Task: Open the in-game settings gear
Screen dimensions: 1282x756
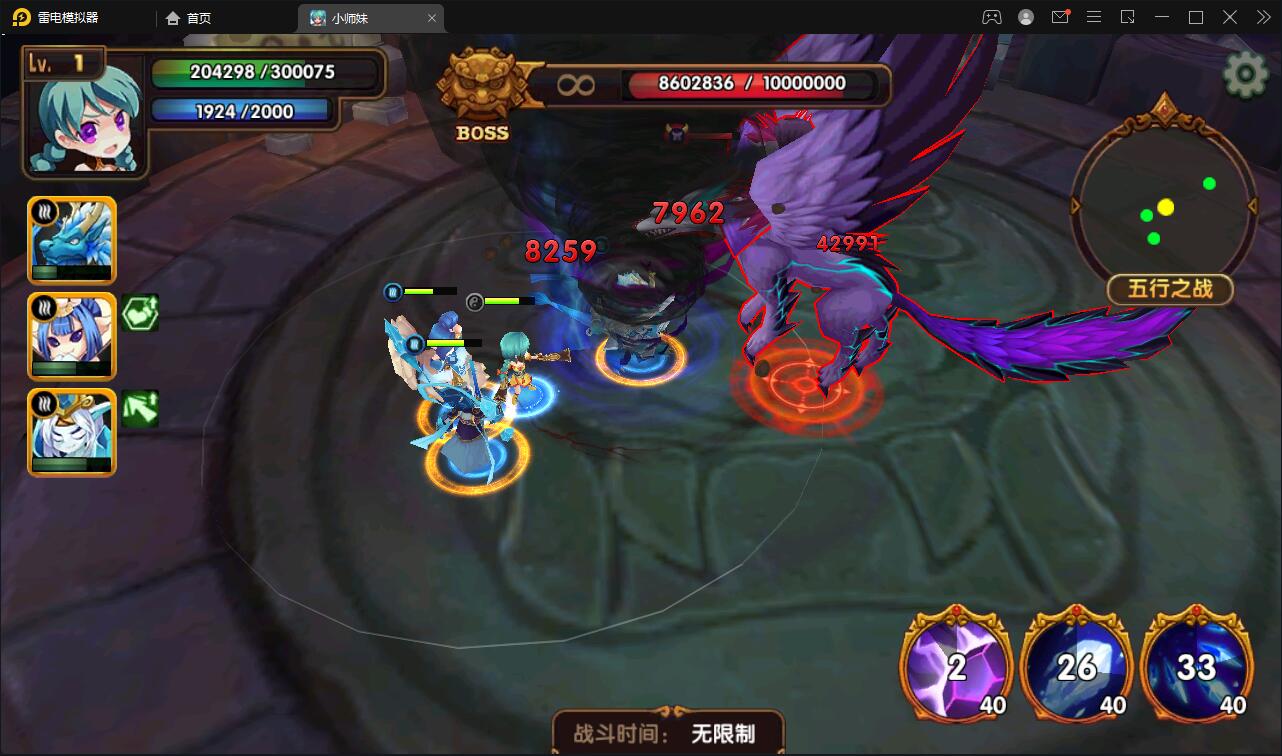Action: pos(1244,73)
